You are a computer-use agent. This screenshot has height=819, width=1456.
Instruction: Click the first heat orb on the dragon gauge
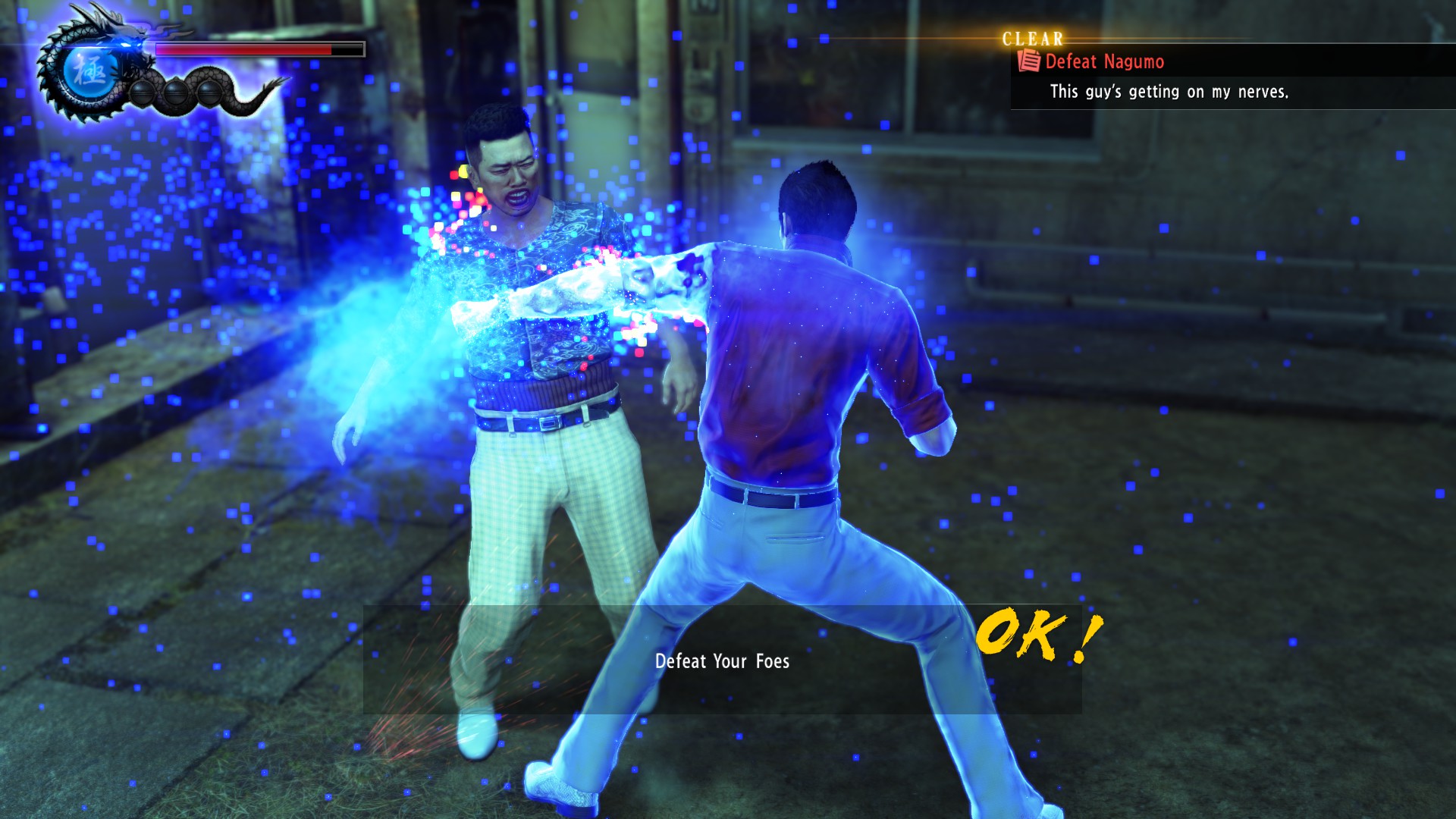click(x=142, y=93)
